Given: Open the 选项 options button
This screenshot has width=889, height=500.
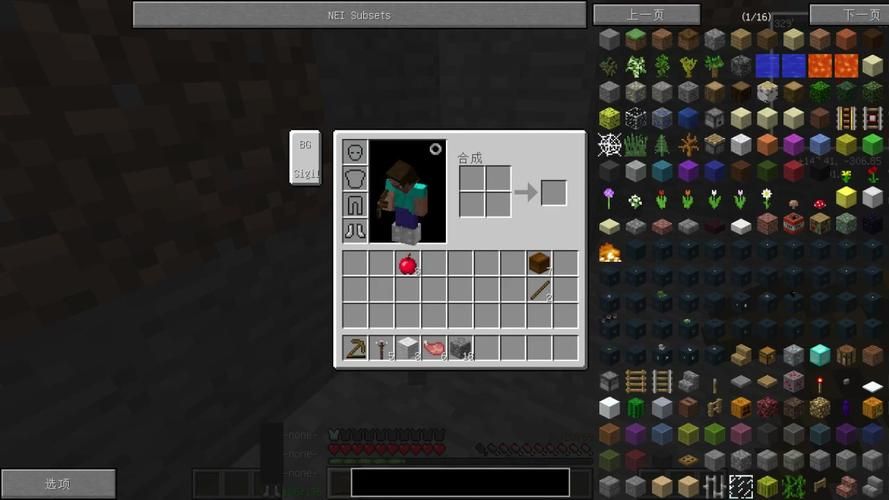Looking at the screenshot, I should tap(57, 484).
